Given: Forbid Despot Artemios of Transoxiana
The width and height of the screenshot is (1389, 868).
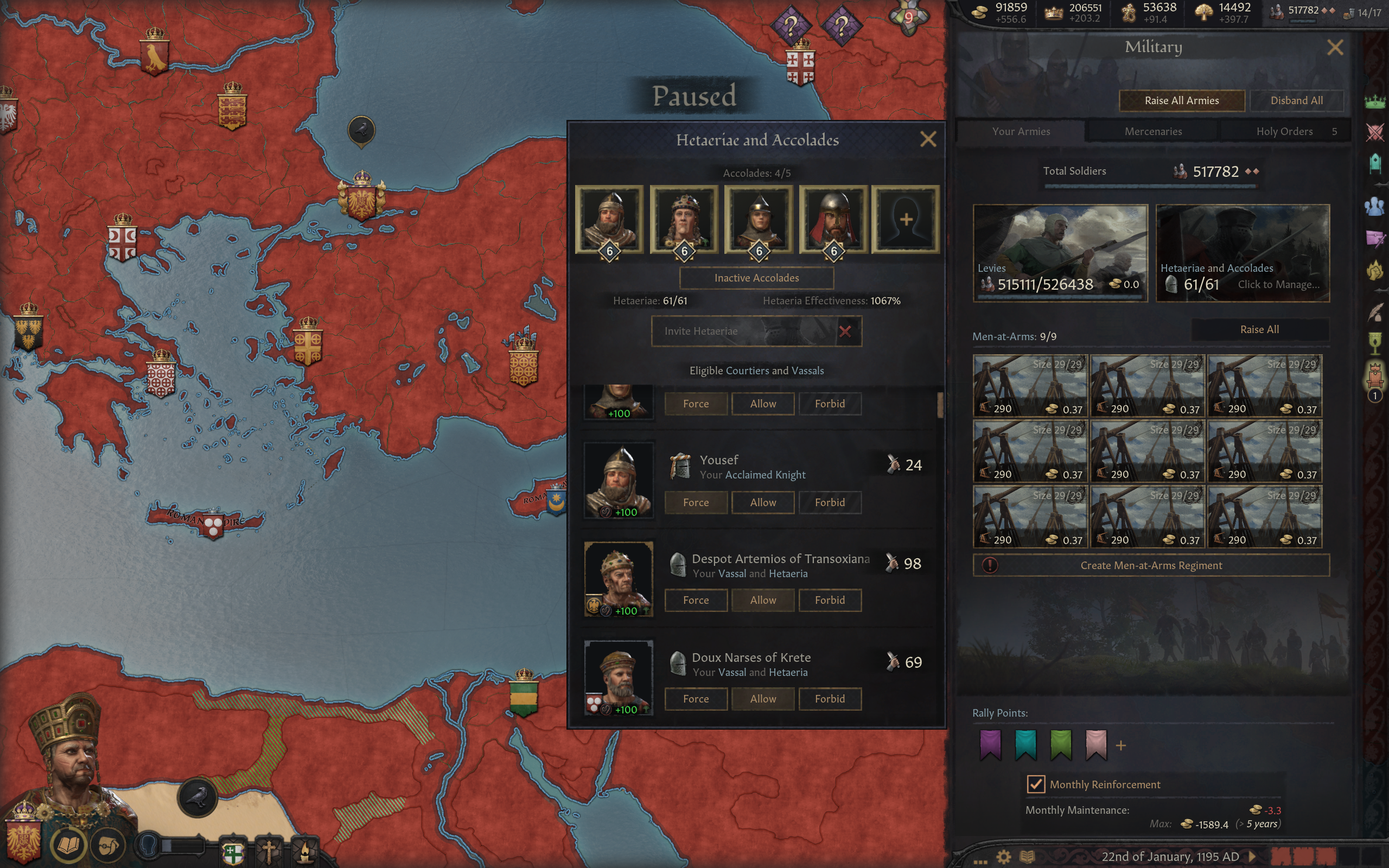Looking at the screenshot, I should click(x=830, y=600).
